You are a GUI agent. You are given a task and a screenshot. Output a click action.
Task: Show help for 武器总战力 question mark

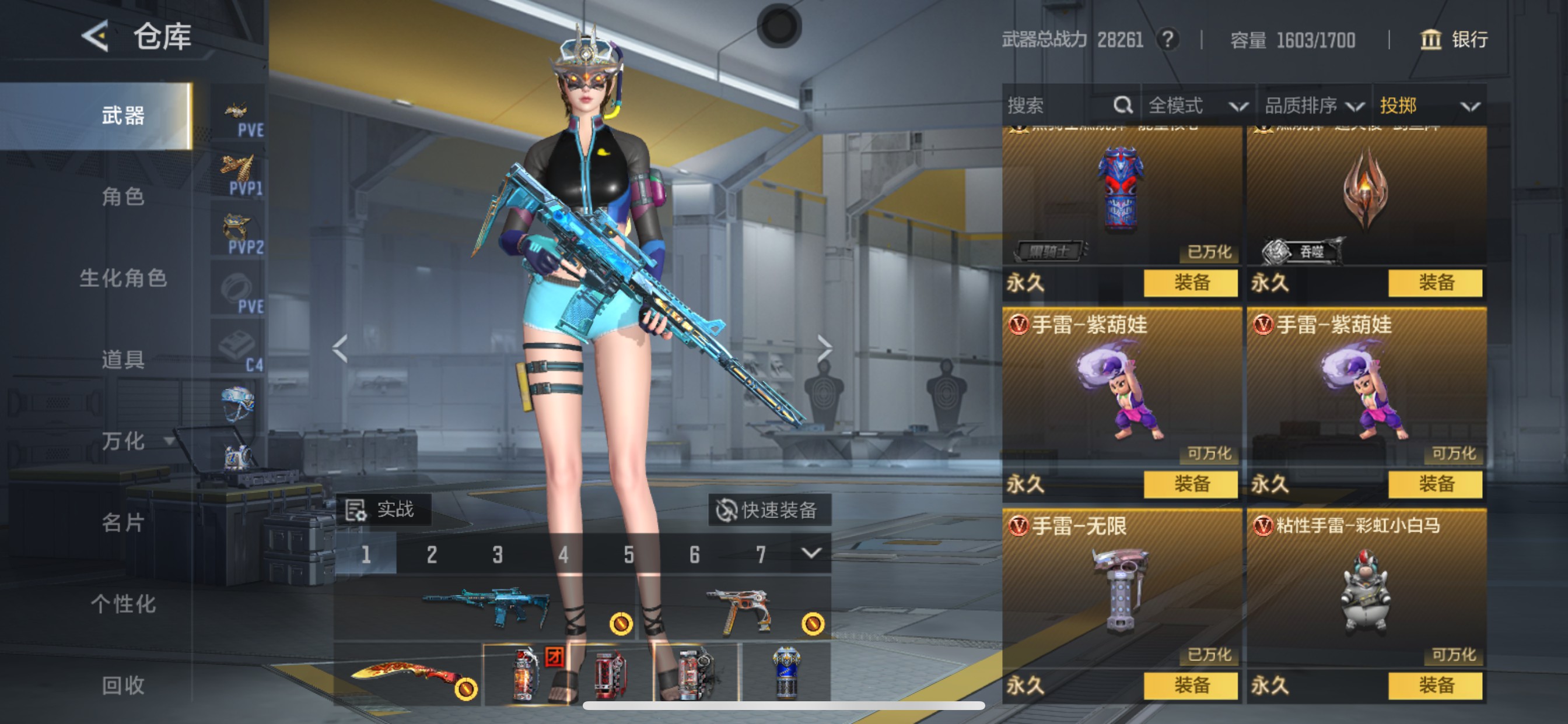pos(1167,40)
